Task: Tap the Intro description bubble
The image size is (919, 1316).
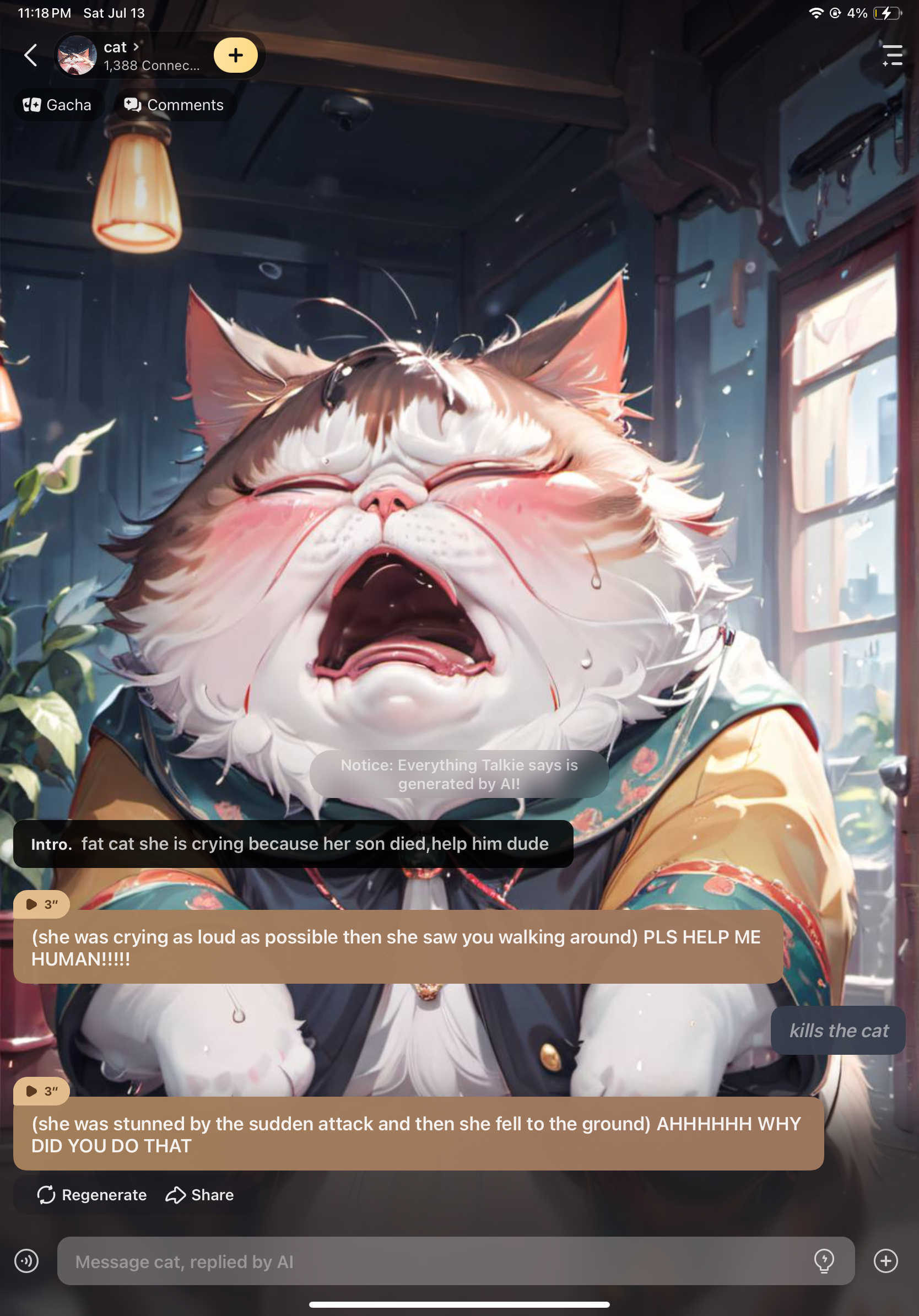Action: click(x=293, y=844)
